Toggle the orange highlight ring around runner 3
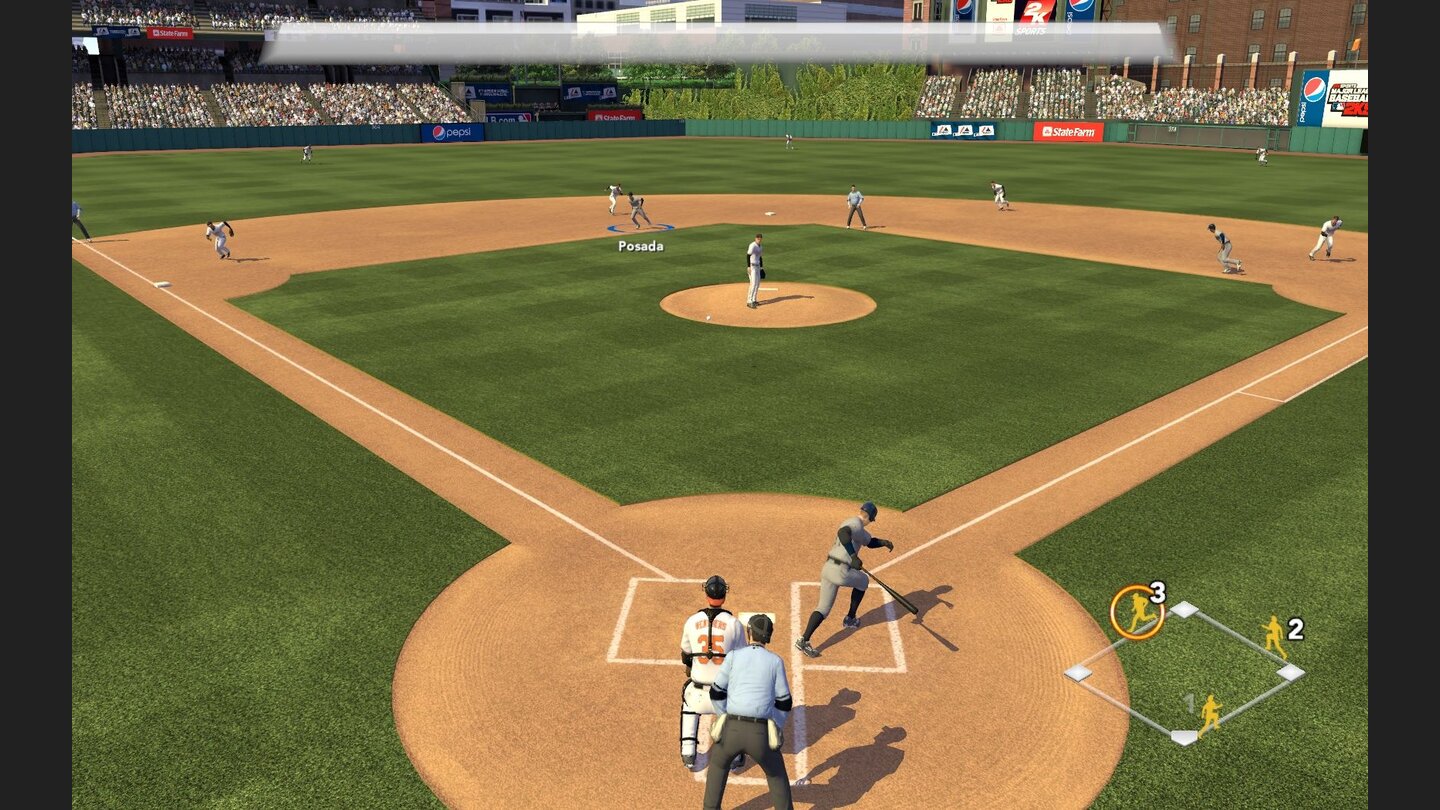This screenshot has height=810, width=1440. coord(1137,611)
